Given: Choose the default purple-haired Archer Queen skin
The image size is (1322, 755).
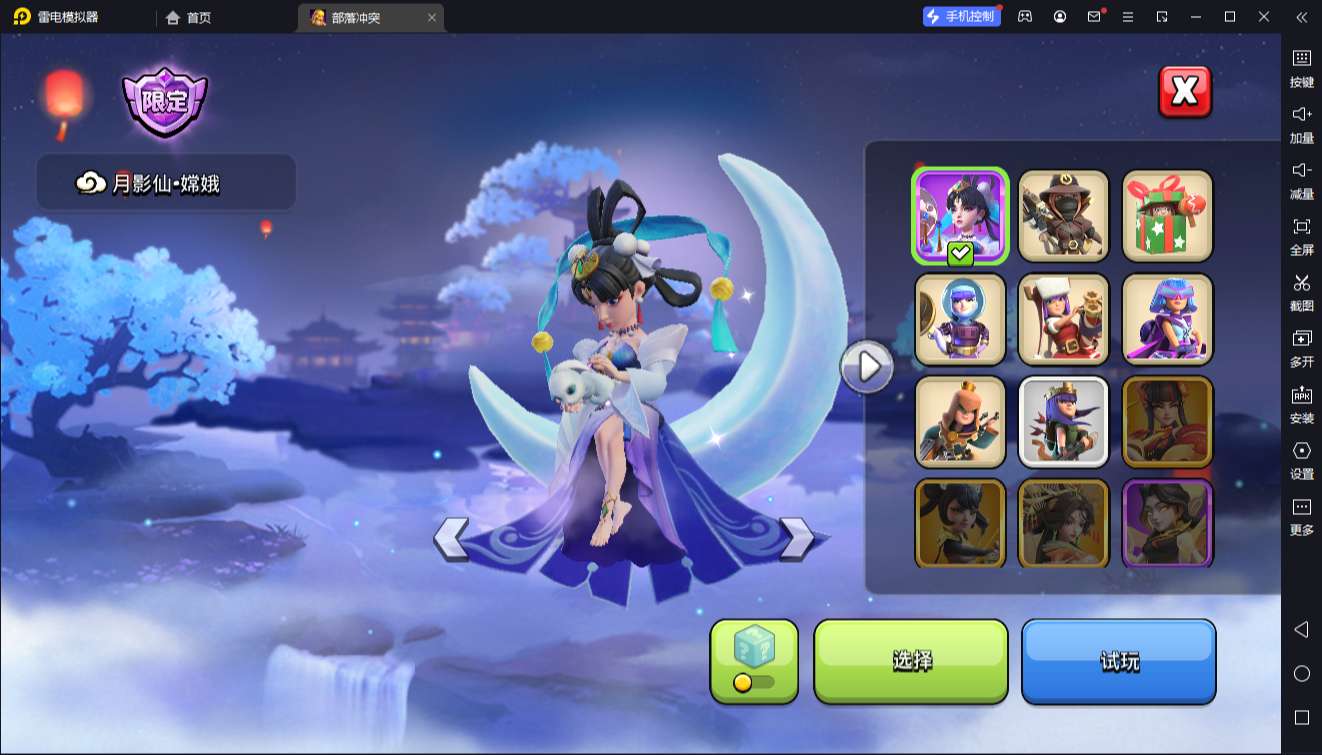Looking at the screenshot, I should point(1063,422).
